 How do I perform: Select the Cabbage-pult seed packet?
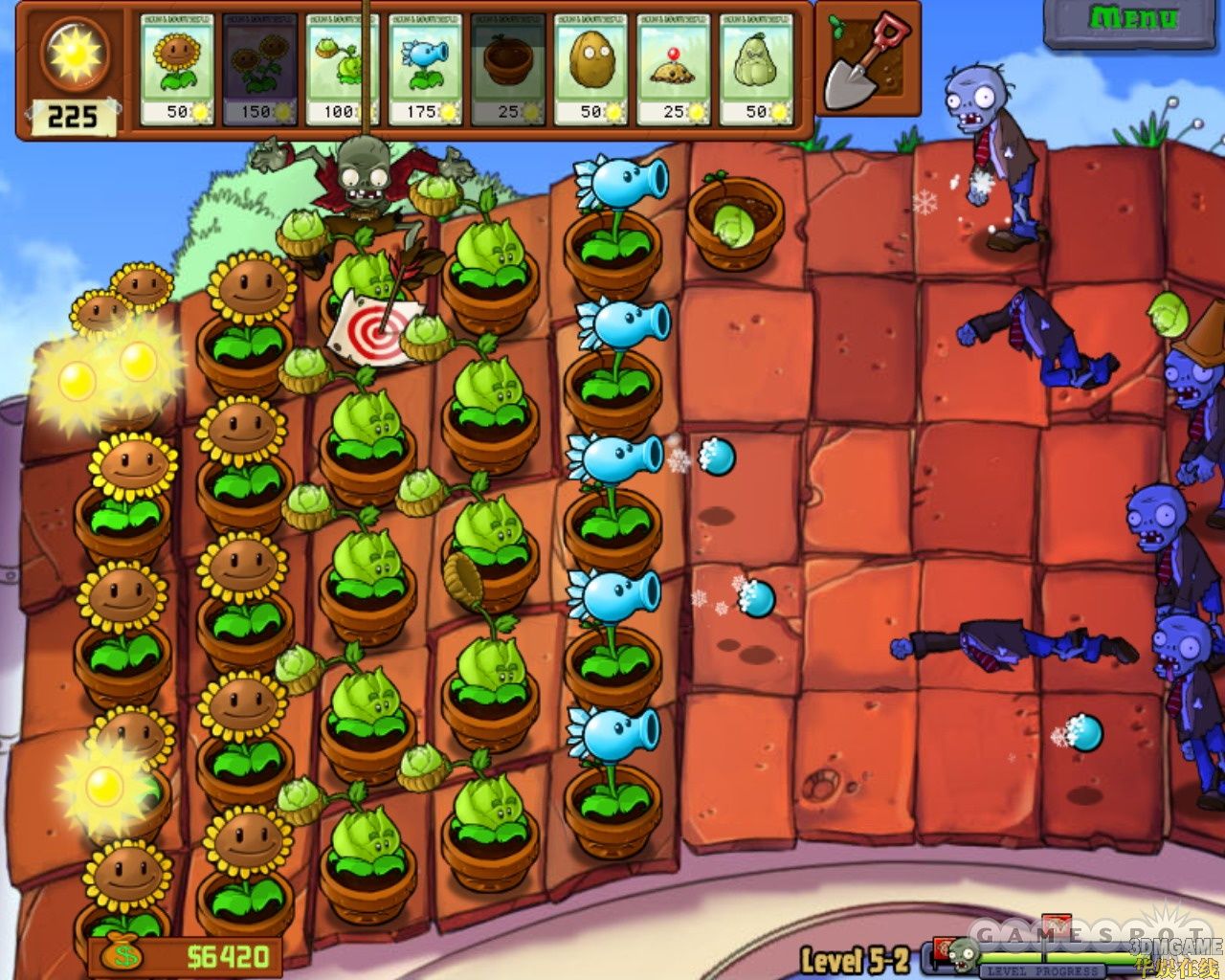pos(342,69)
